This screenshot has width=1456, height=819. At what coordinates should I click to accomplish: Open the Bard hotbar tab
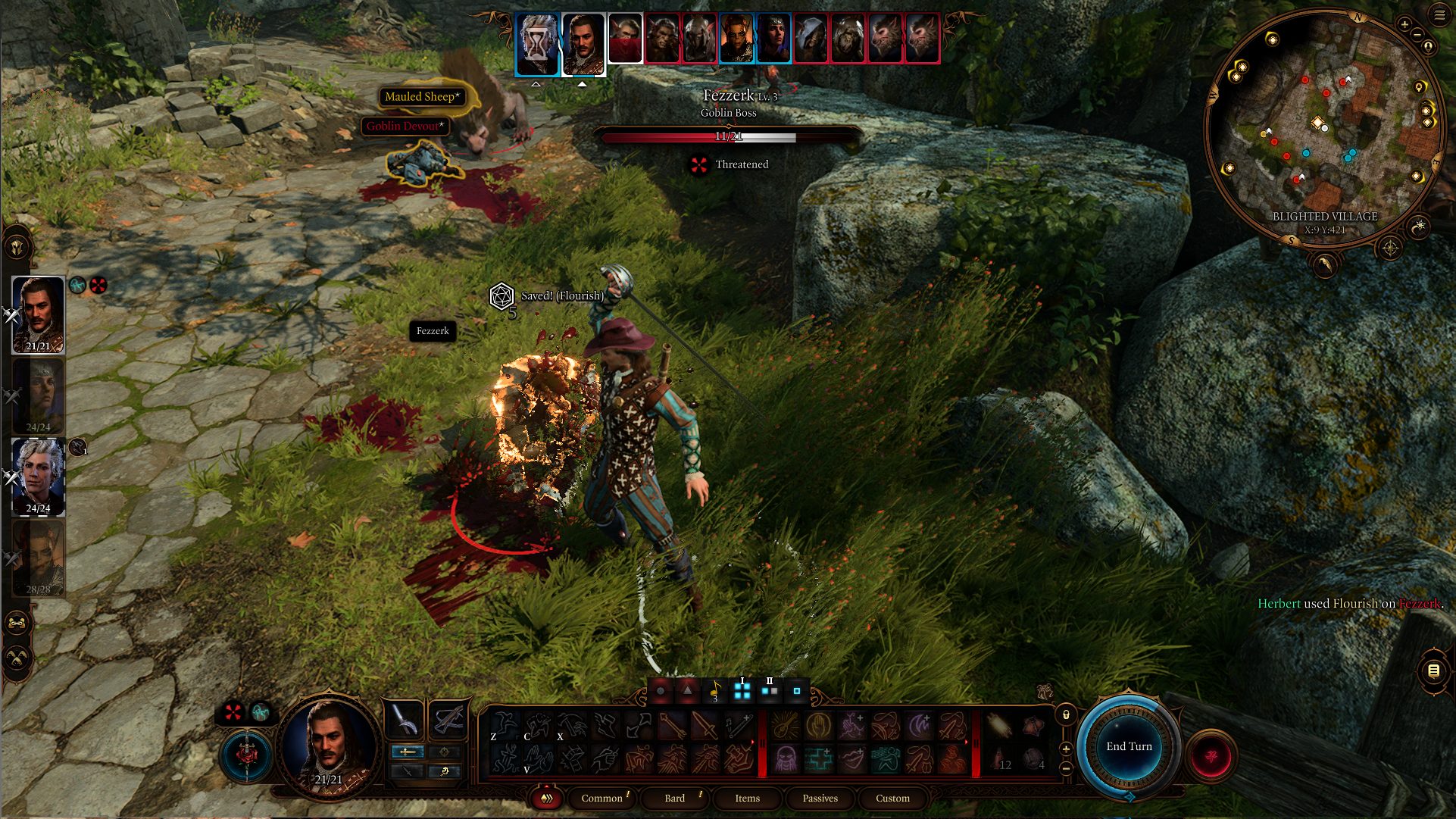[x=674, y=798]
